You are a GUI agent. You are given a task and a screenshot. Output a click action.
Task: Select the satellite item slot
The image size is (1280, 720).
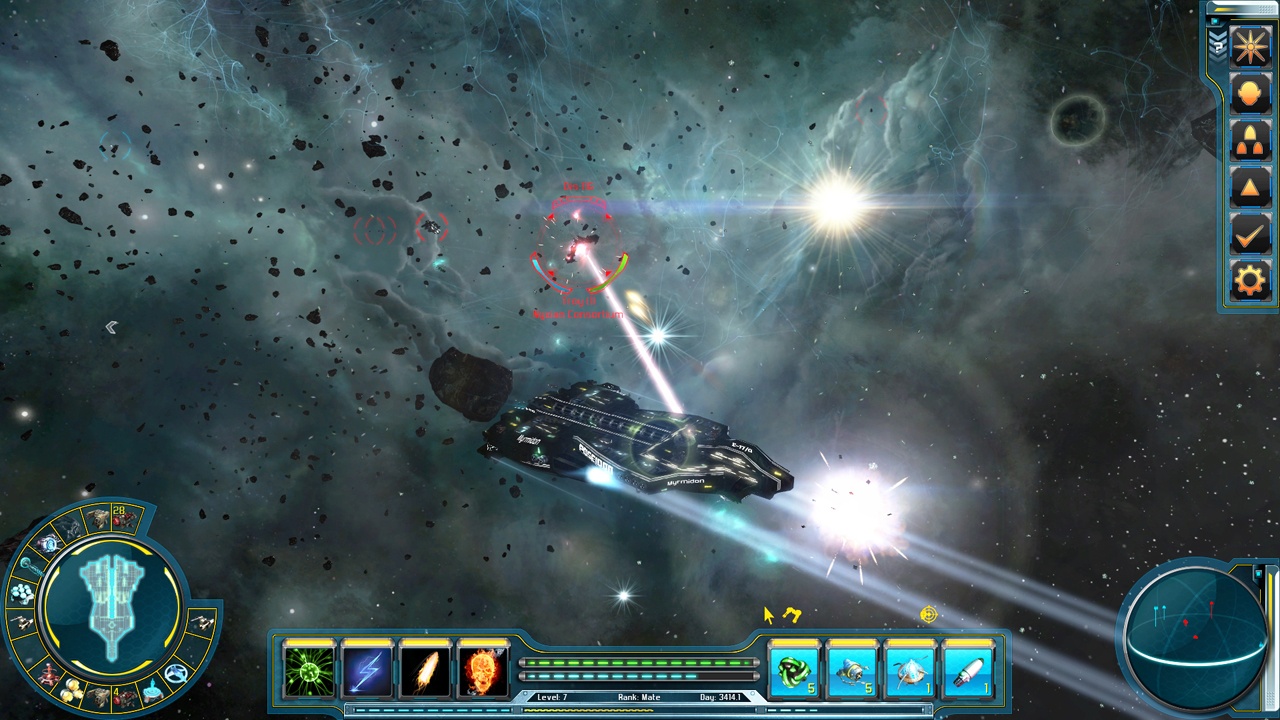911,671
